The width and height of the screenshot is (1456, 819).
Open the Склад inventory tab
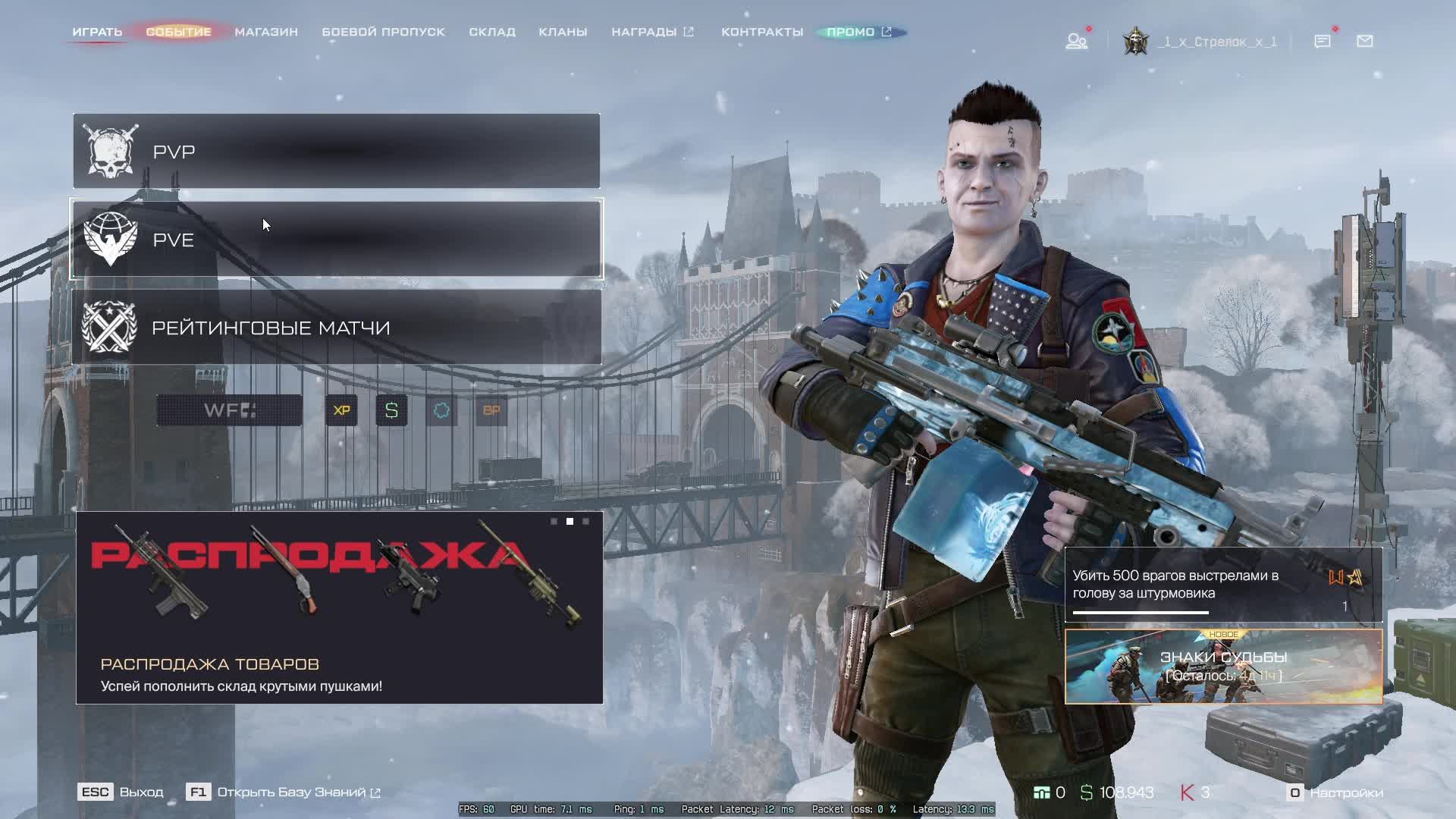click(x=492, y=32)
